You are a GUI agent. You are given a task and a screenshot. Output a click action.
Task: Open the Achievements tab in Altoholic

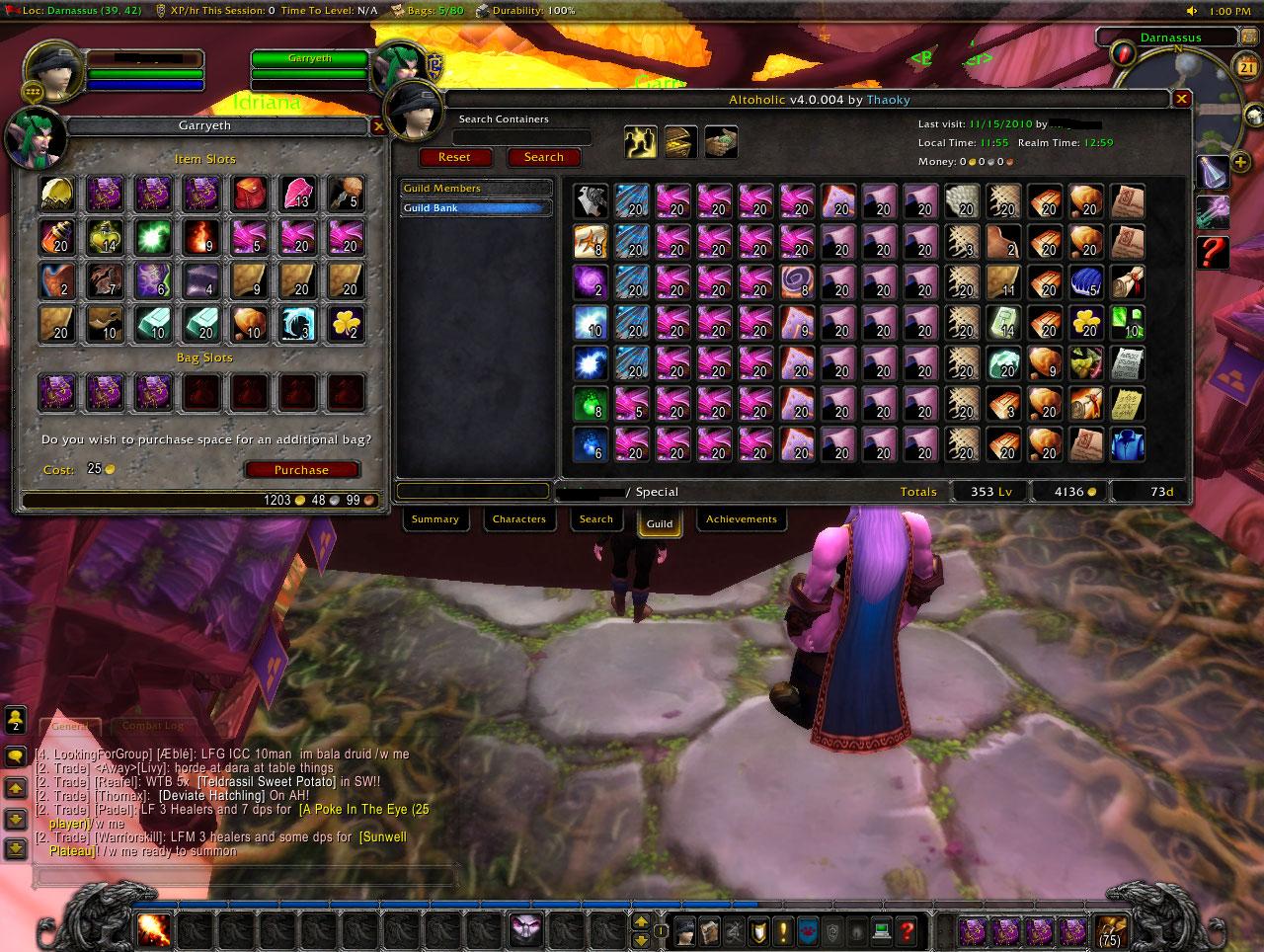pyautogui.click(x=742, y=518)
